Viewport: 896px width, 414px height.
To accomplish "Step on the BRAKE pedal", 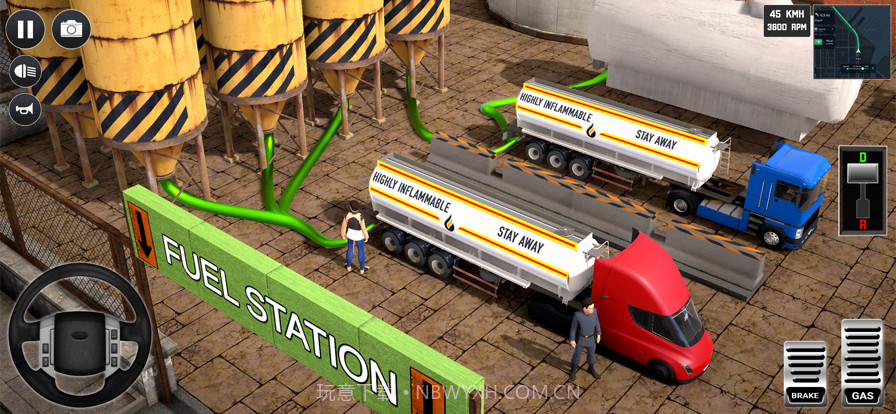I will pos(805,372).
